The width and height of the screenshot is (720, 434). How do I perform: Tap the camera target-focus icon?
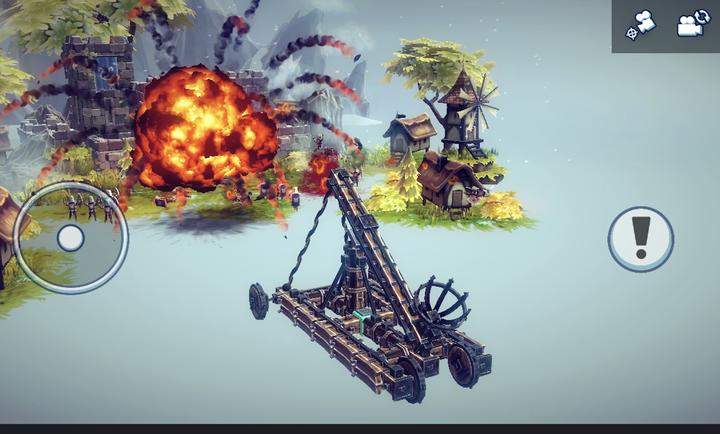click(640, 24)
